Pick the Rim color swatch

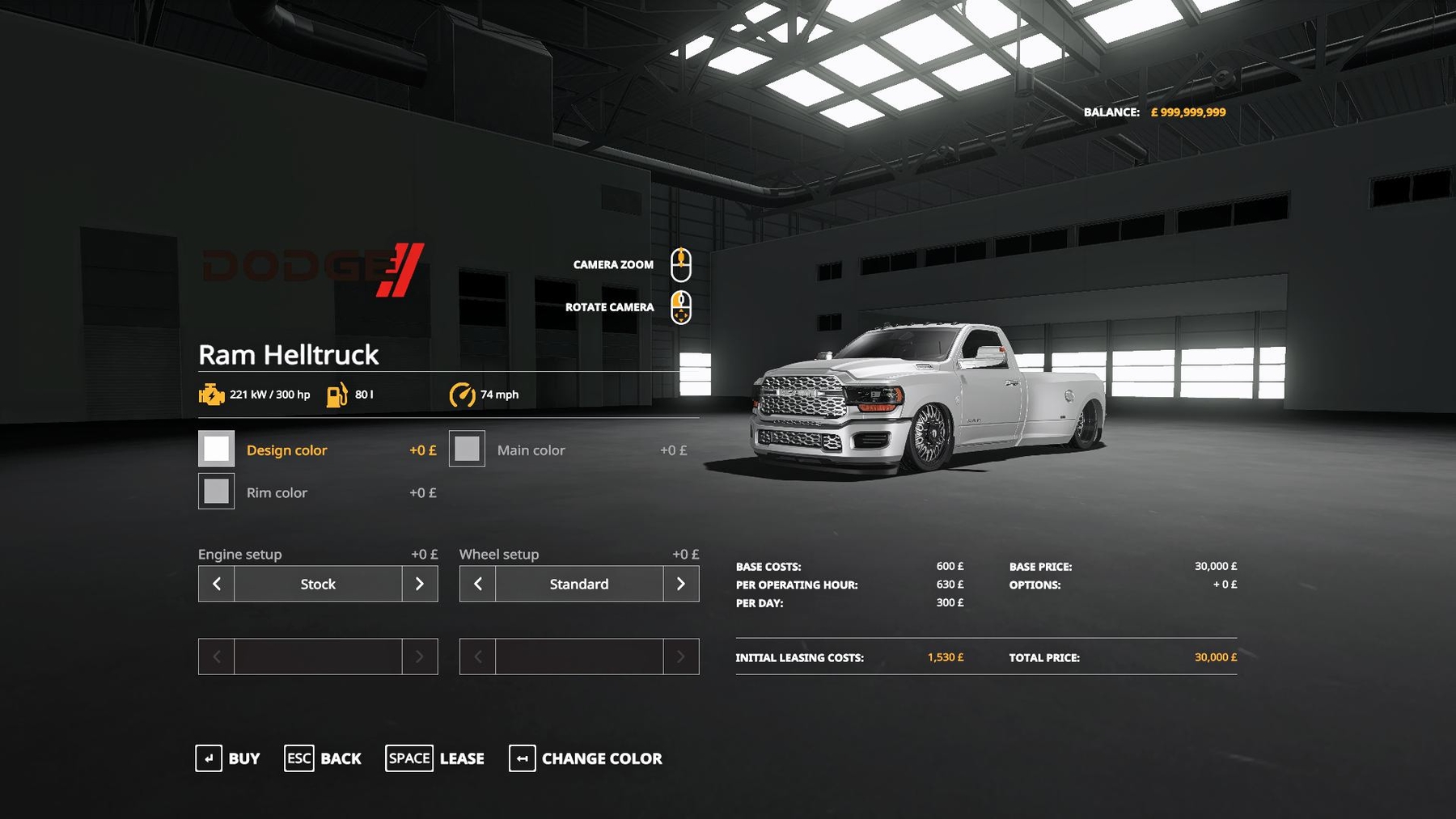pyautogui.click(x=216, y=492)
